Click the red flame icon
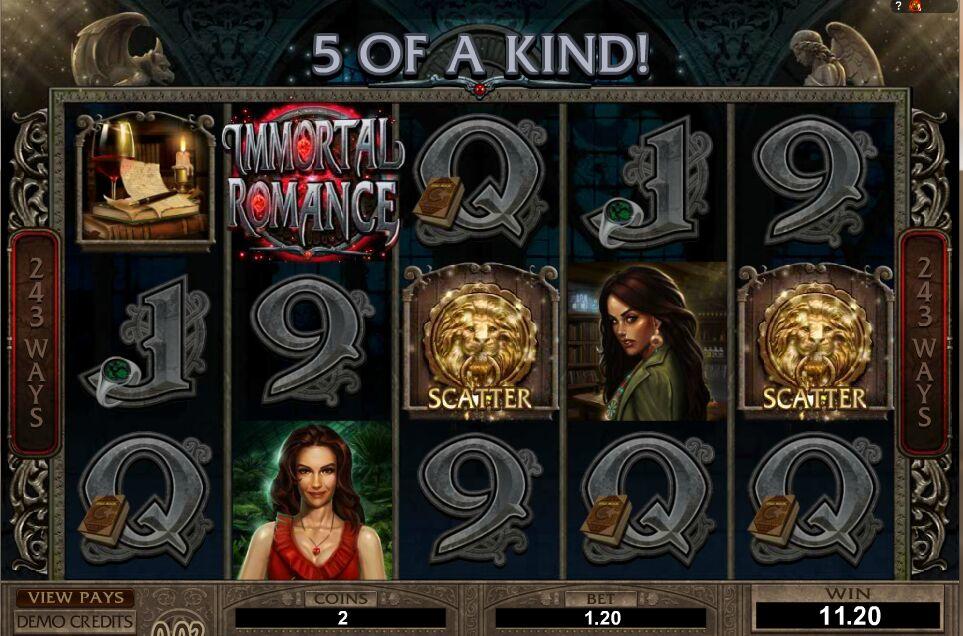 click(917, 6)
